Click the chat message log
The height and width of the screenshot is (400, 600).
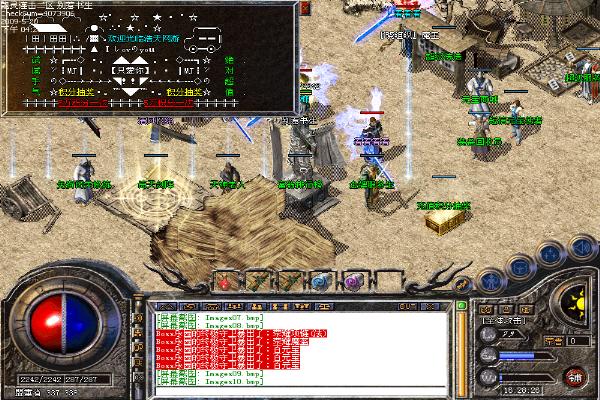[x=300, y=348]
